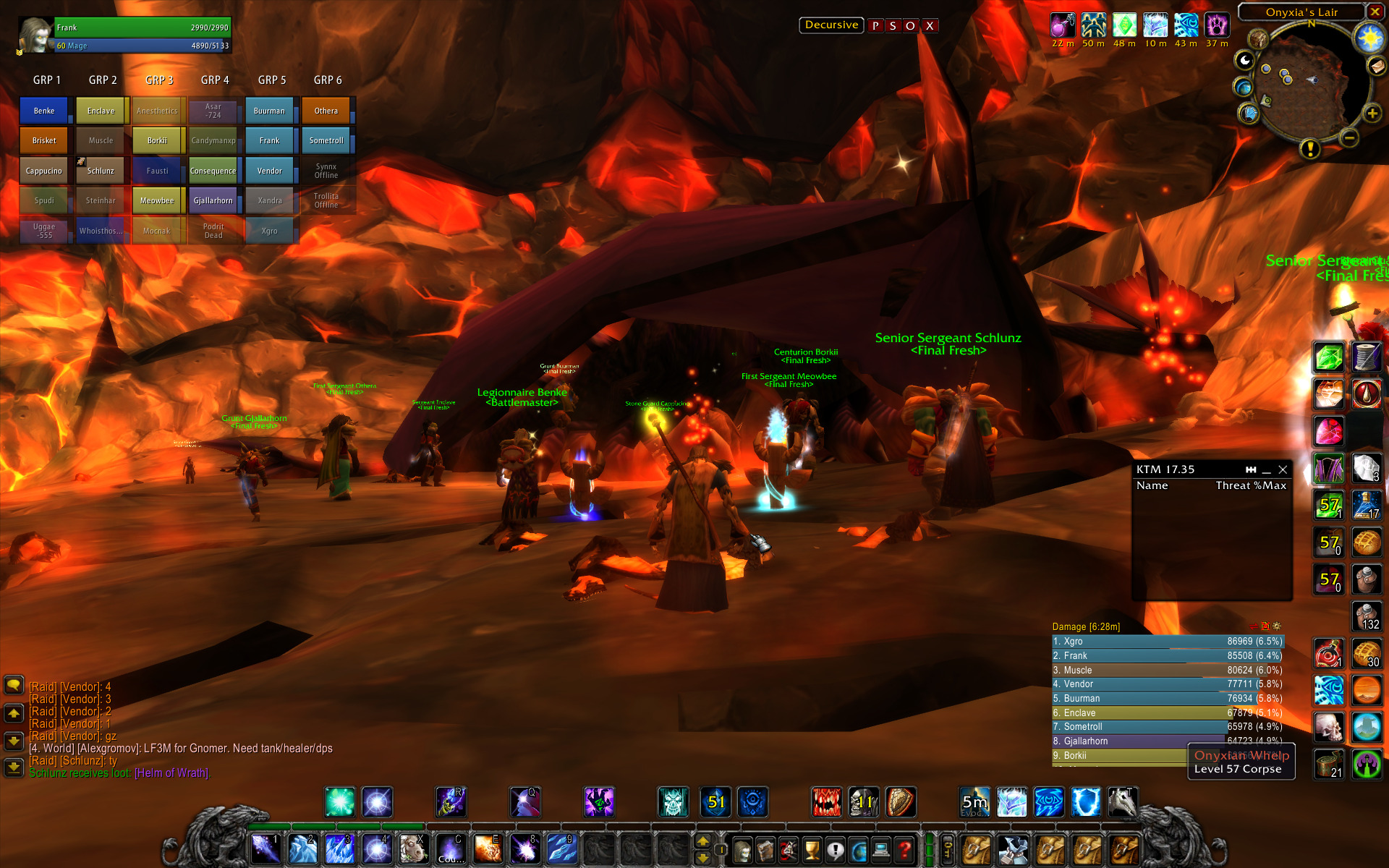Zoom in the minimap with plus button
This screenshot has height=868, width=1389.
click(1372, 114)
